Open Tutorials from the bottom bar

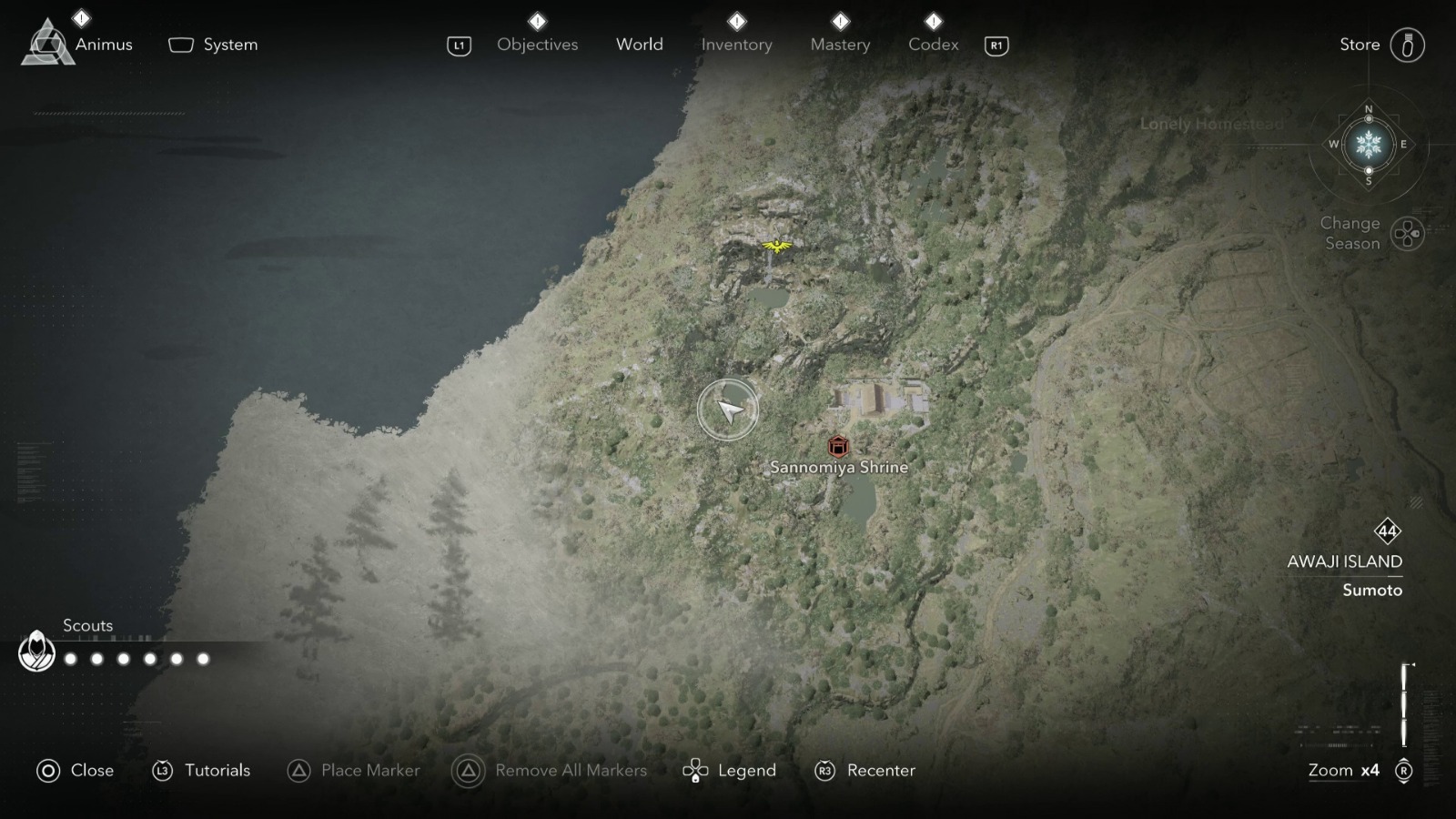click(218, 770)
